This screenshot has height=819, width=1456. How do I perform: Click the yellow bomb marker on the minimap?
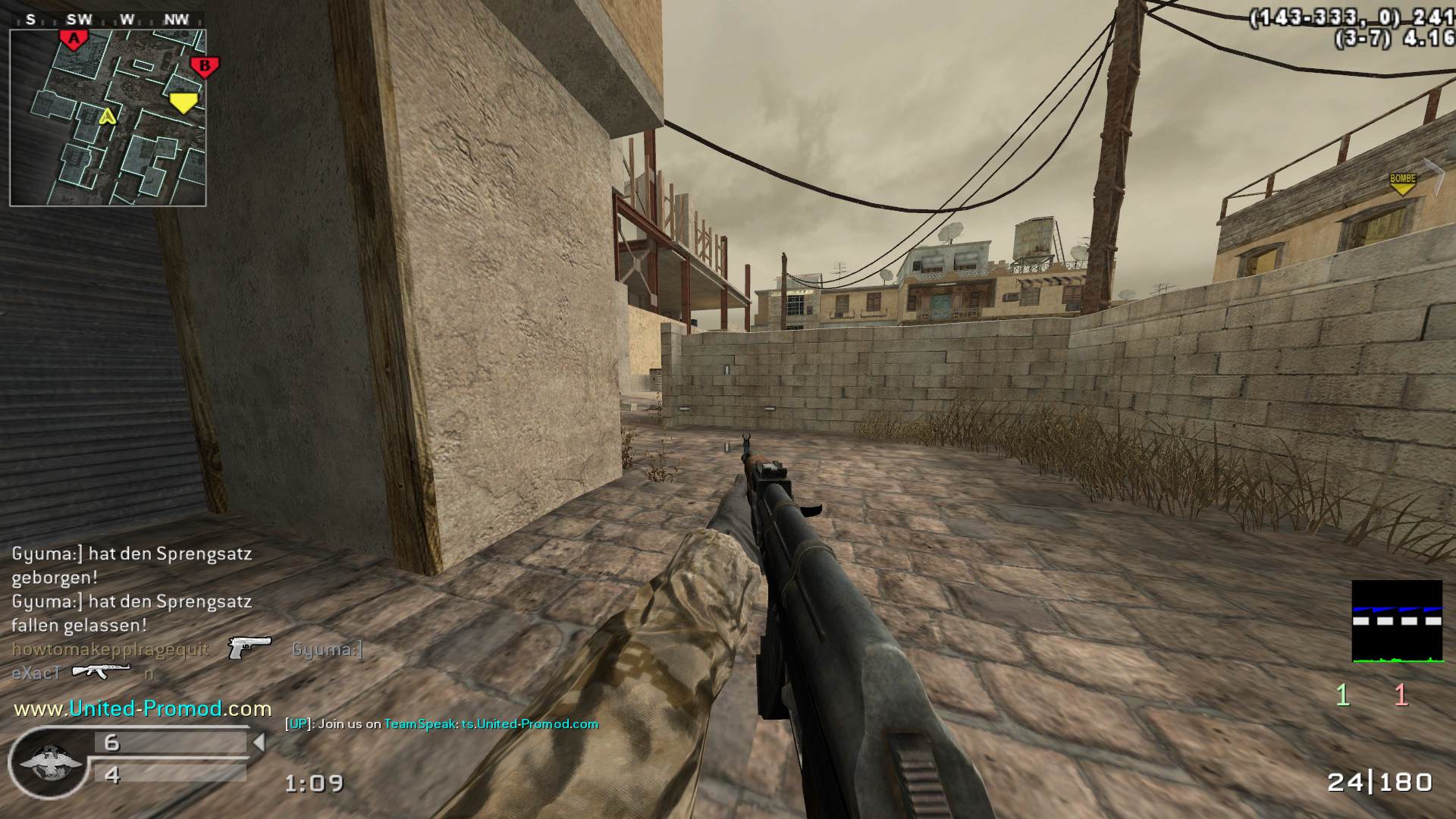(183, 102)
